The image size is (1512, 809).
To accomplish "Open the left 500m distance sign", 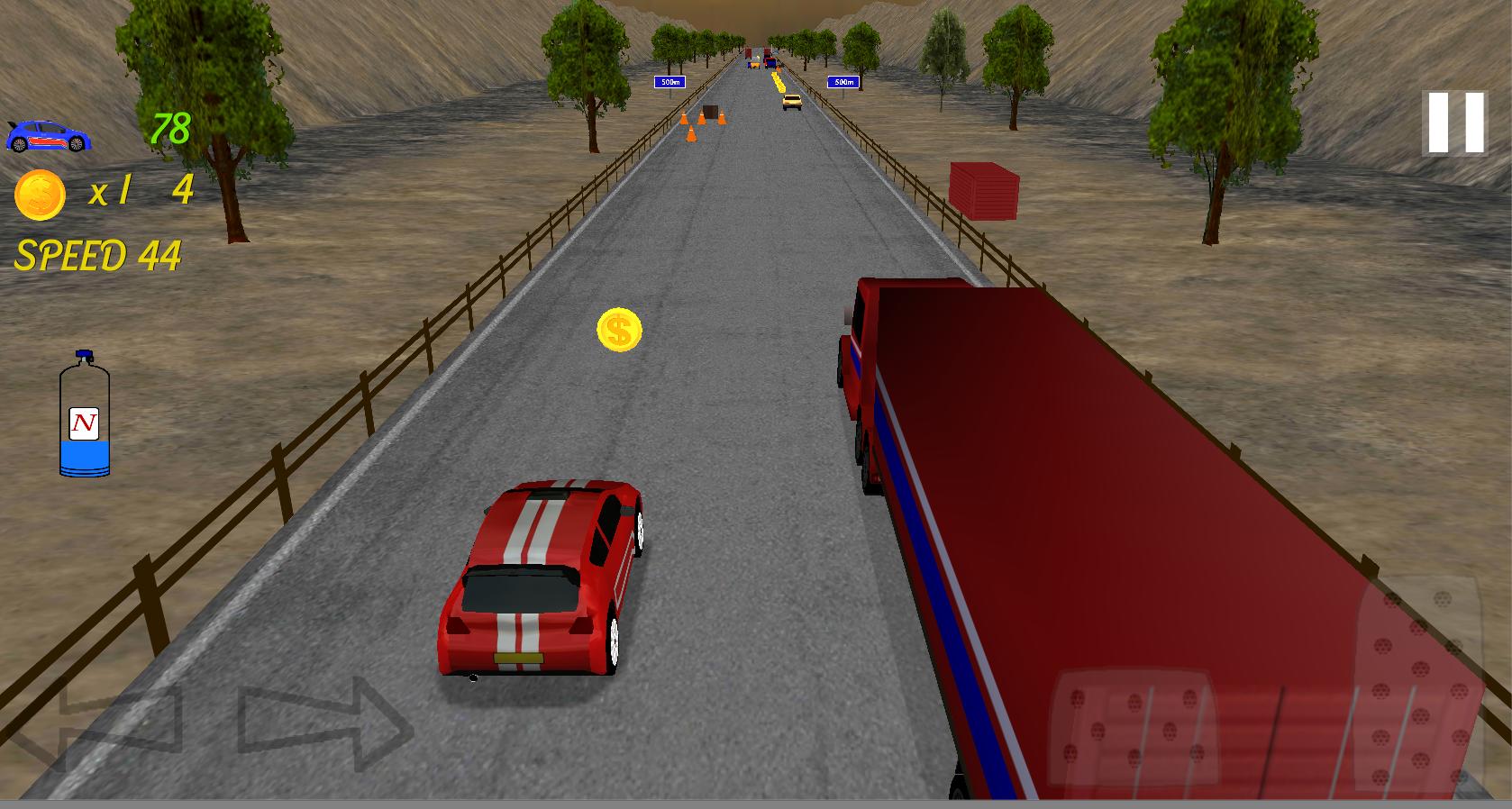I will (x=669, y=81).
